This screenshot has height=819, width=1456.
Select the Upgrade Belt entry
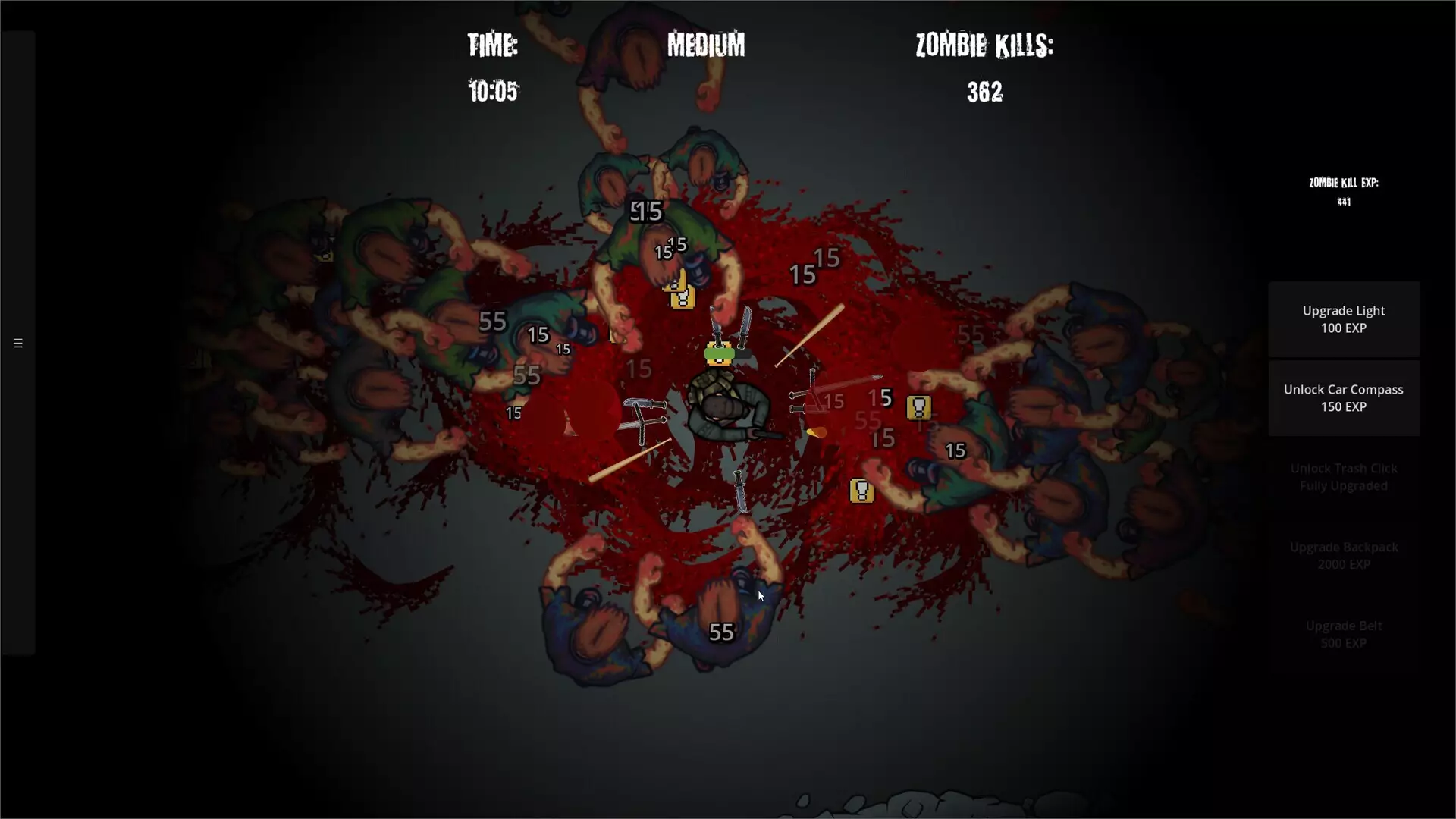(1344, 633)
